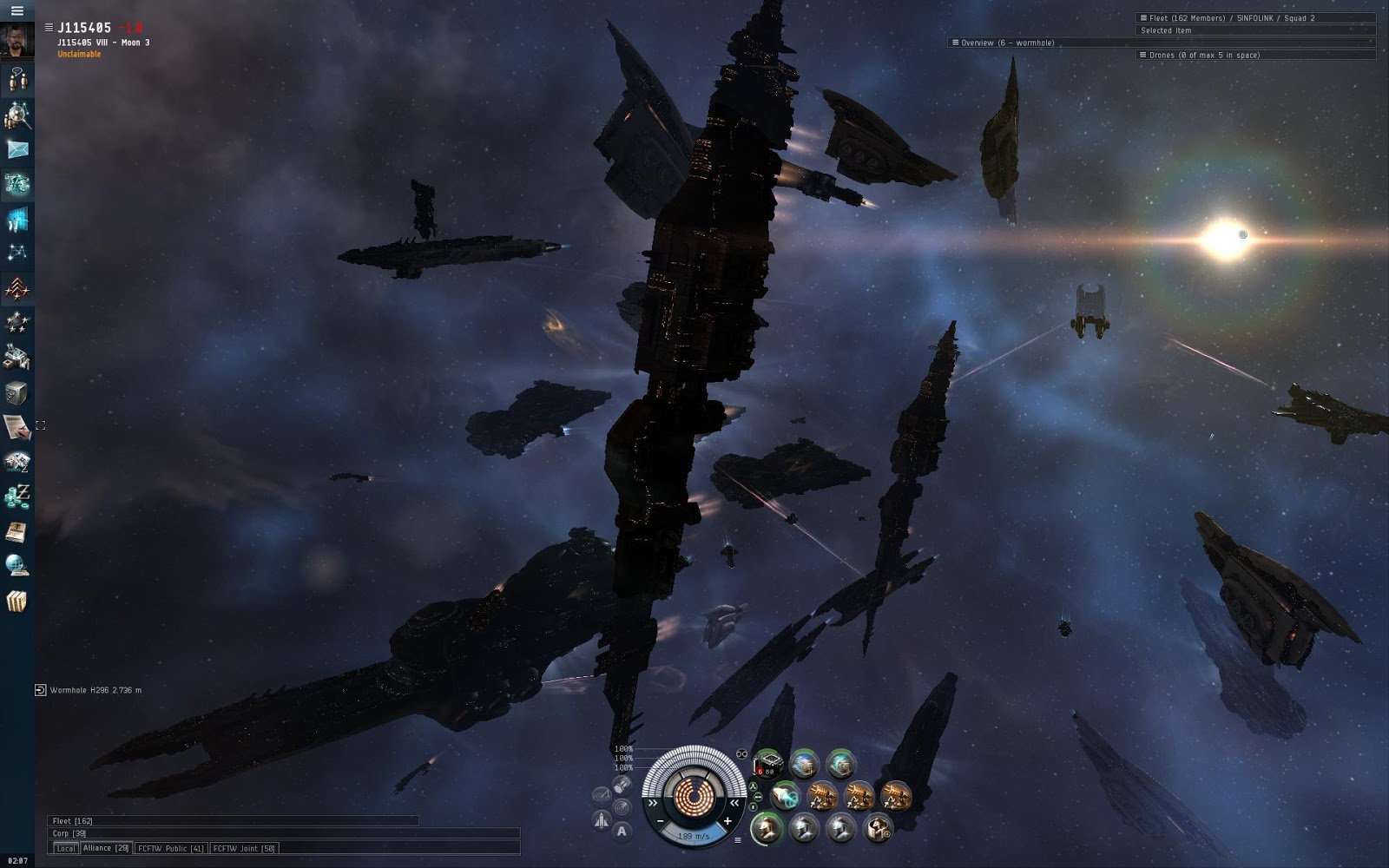Switch to the Local chat tab

click(x=65, y=848)
